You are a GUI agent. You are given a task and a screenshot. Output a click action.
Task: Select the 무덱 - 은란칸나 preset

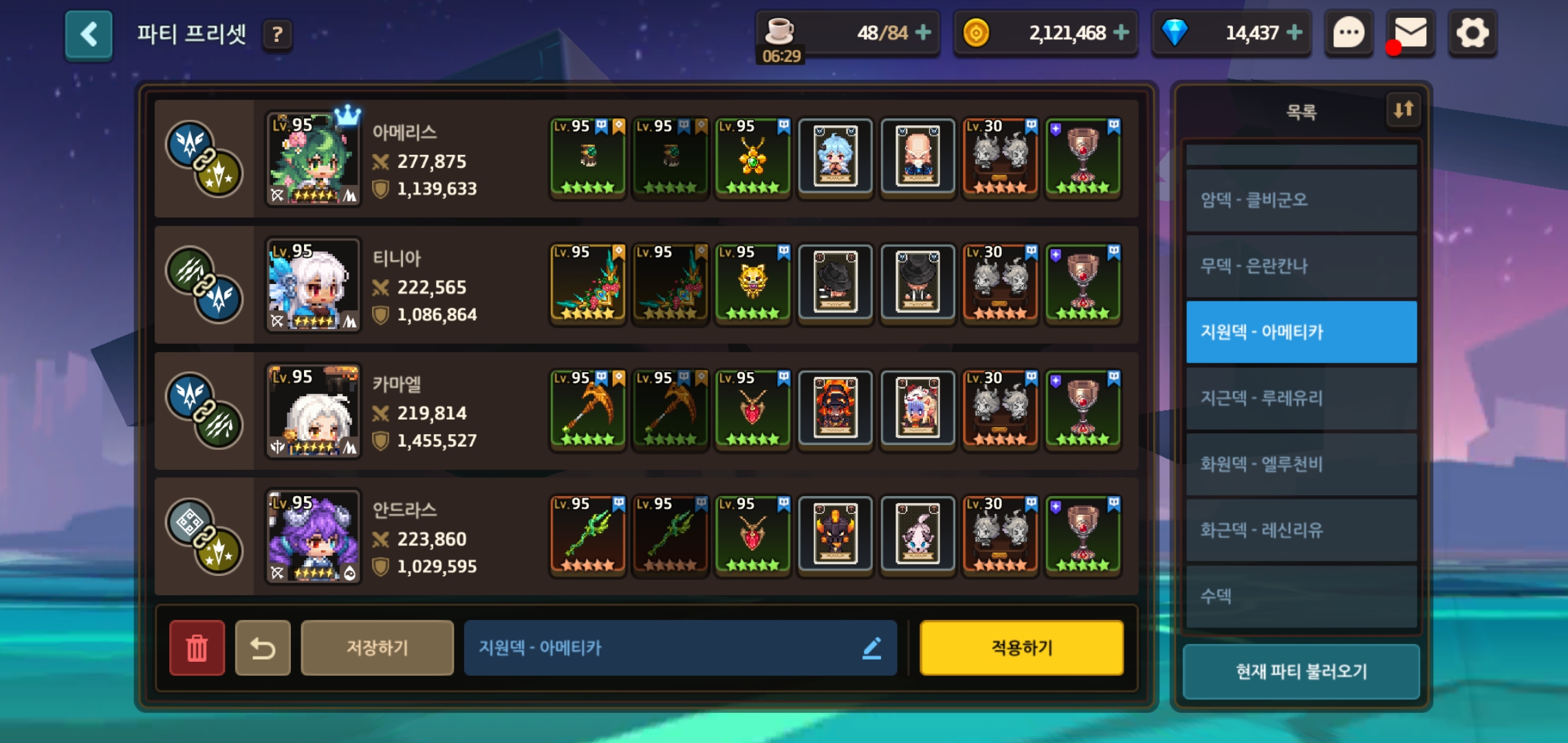(1301, 266)
